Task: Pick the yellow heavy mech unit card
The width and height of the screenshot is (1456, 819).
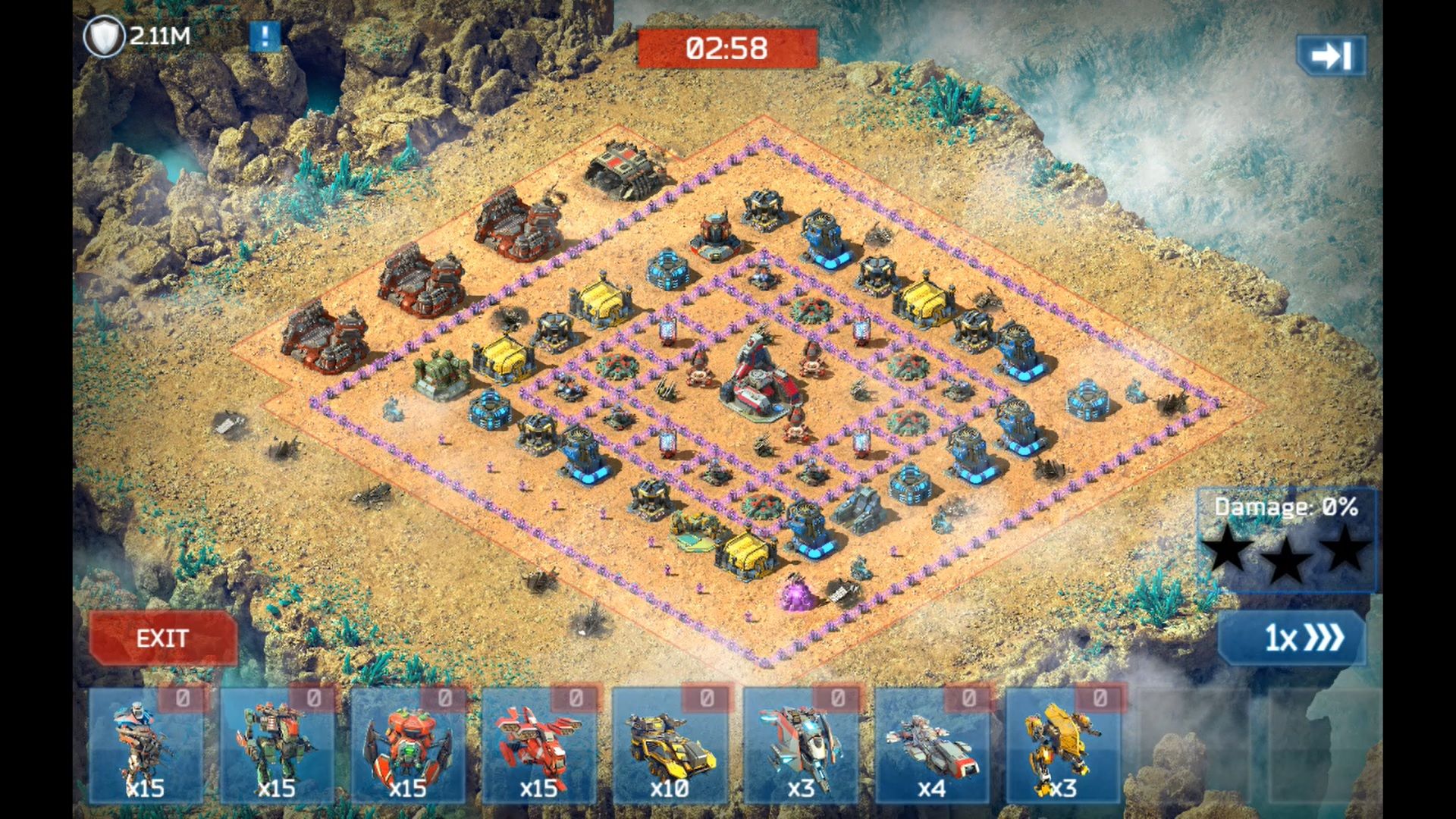Action: pos(1062,745)
